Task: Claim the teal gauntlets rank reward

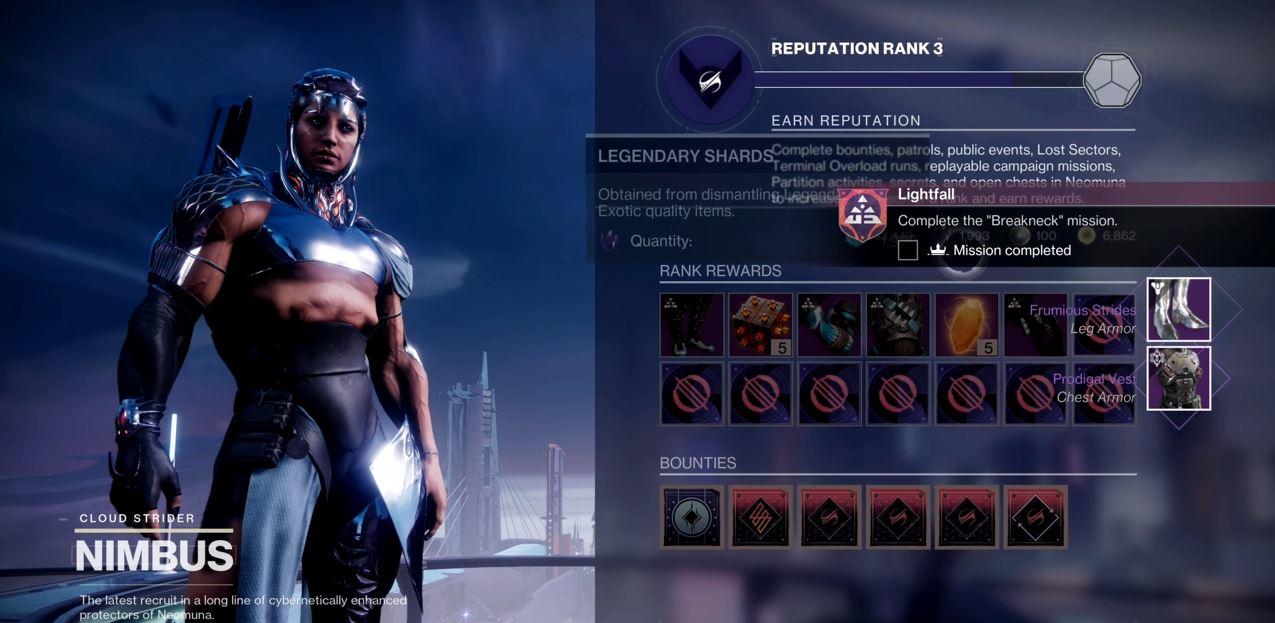Action: tap(829, 325)
